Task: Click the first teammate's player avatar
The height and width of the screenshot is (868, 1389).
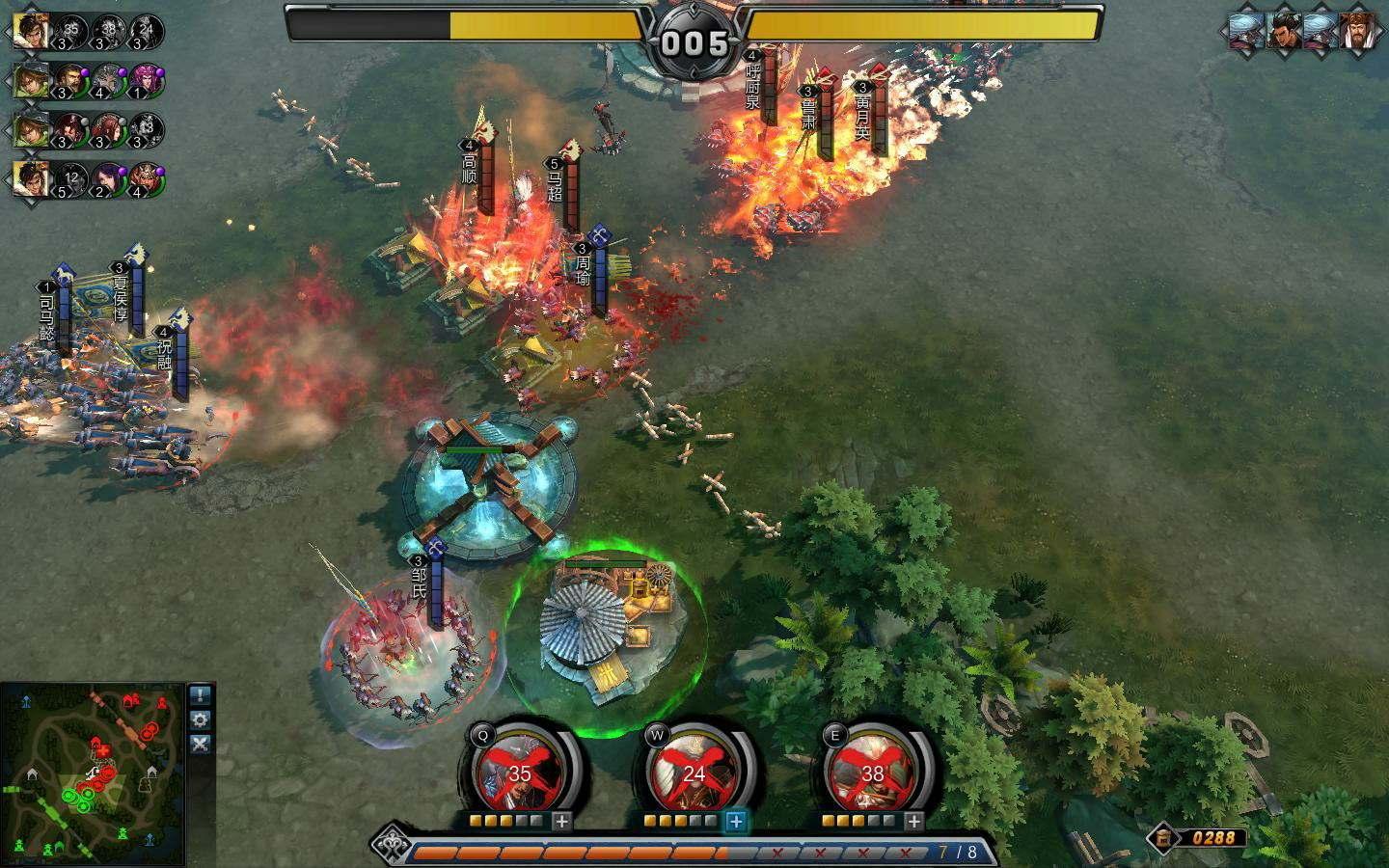Action: pyautogui.click(x=31, y=31)
